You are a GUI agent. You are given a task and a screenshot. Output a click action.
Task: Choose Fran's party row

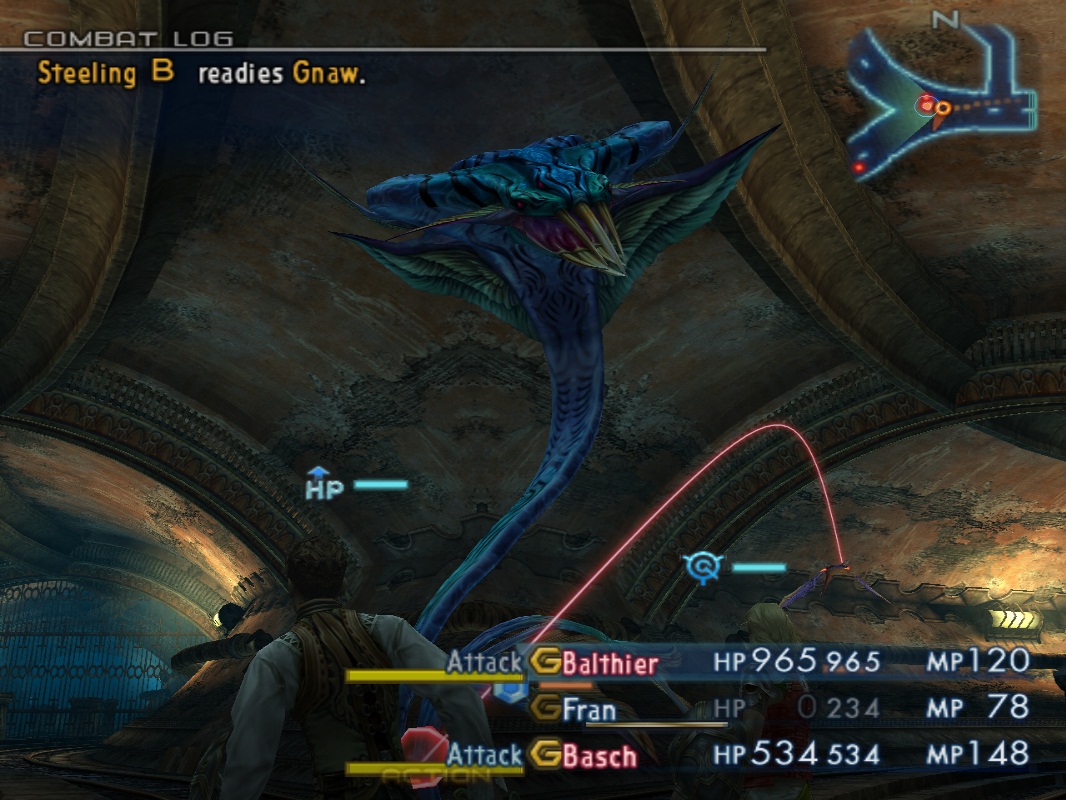pos(588,709)
